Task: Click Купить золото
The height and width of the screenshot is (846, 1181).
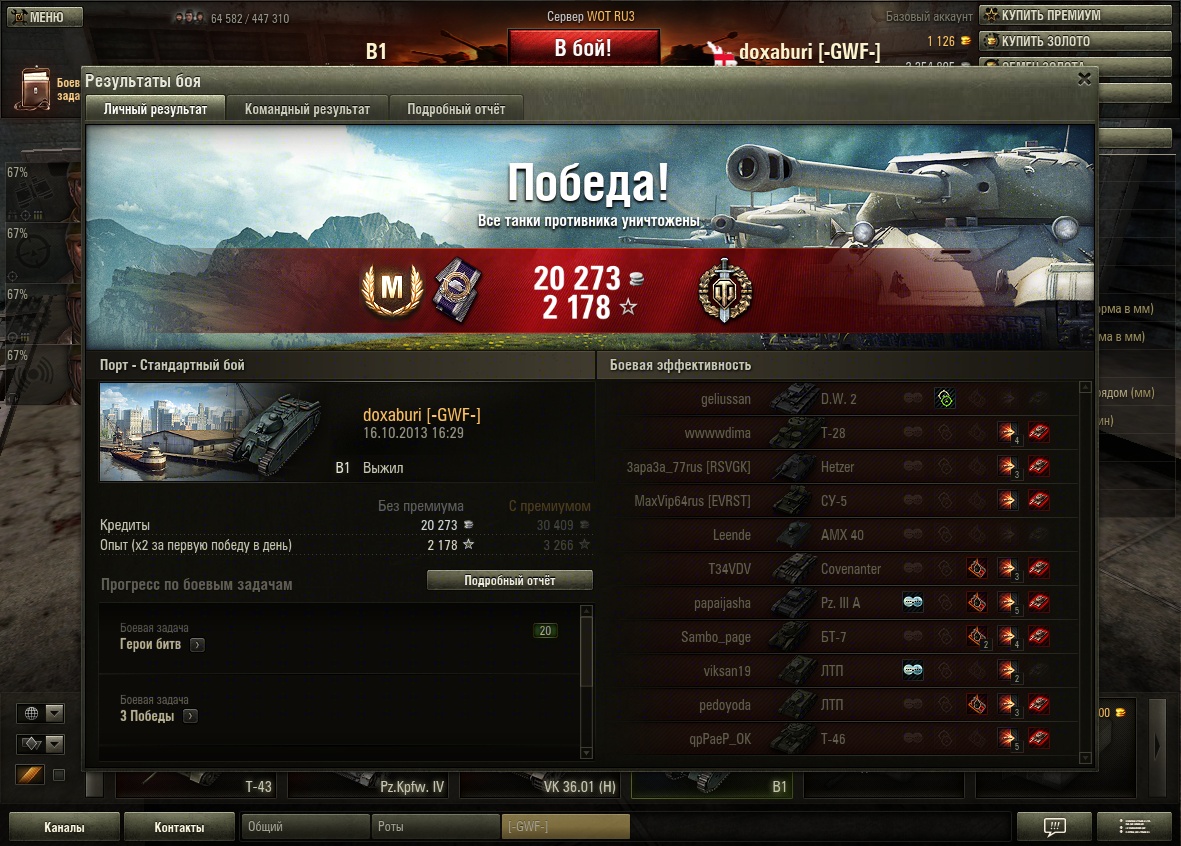Action: [1073, 41]
